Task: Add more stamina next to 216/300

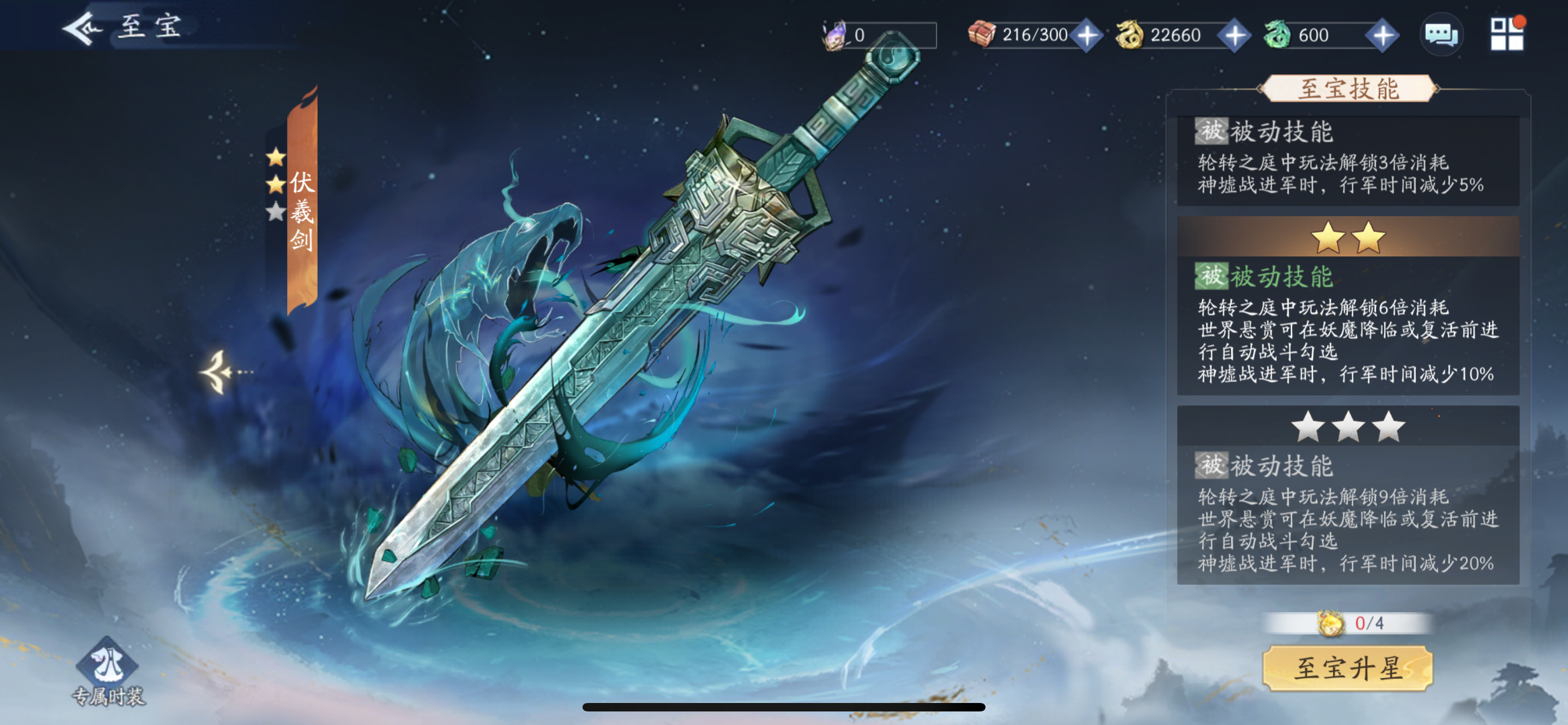Action: (1087, 36)
